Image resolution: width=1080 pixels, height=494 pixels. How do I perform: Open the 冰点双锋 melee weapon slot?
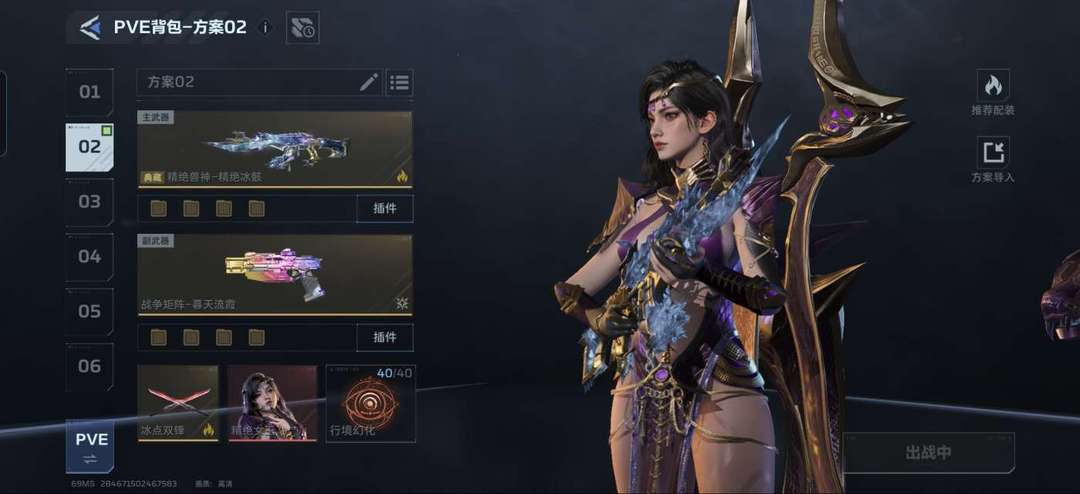click(178, 404)
